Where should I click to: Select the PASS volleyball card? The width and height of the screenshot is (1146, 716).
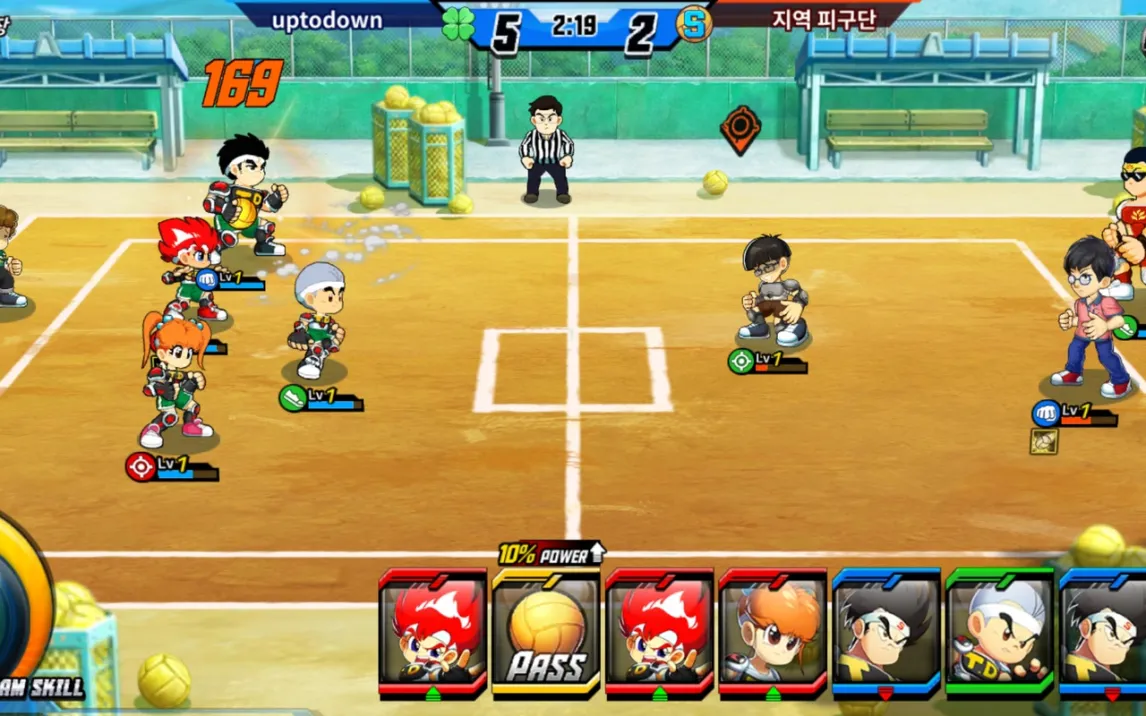(x=546, y=632)
